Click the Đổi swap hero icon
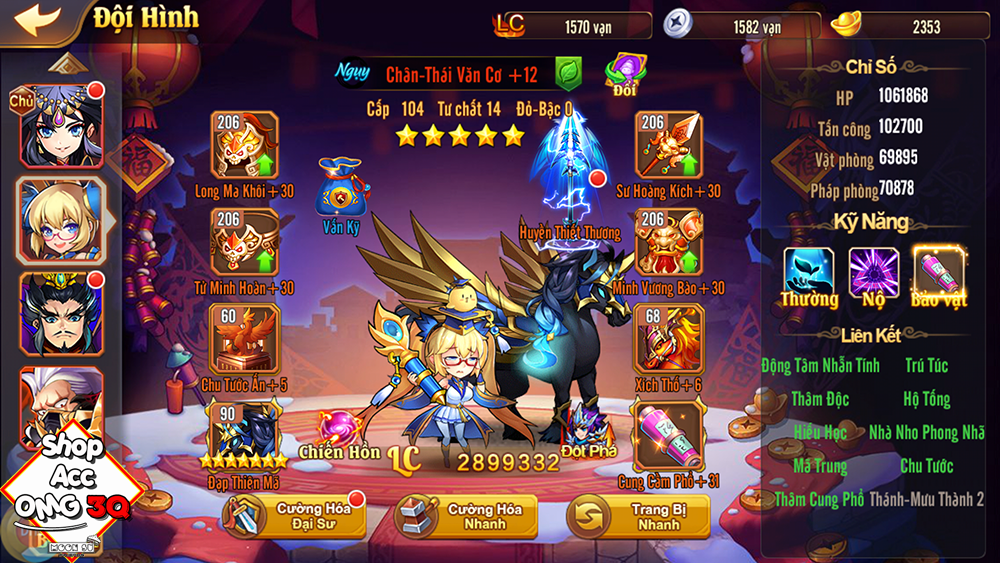 (625, 72)
